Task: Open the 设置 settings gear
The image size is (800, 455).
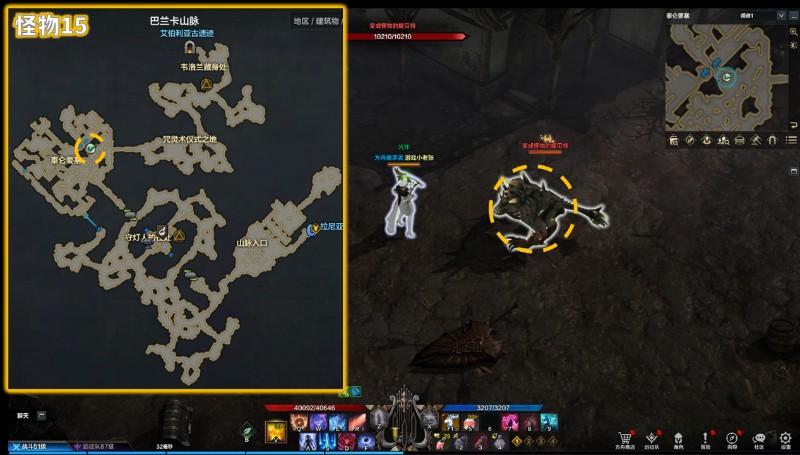Action: 785,437
